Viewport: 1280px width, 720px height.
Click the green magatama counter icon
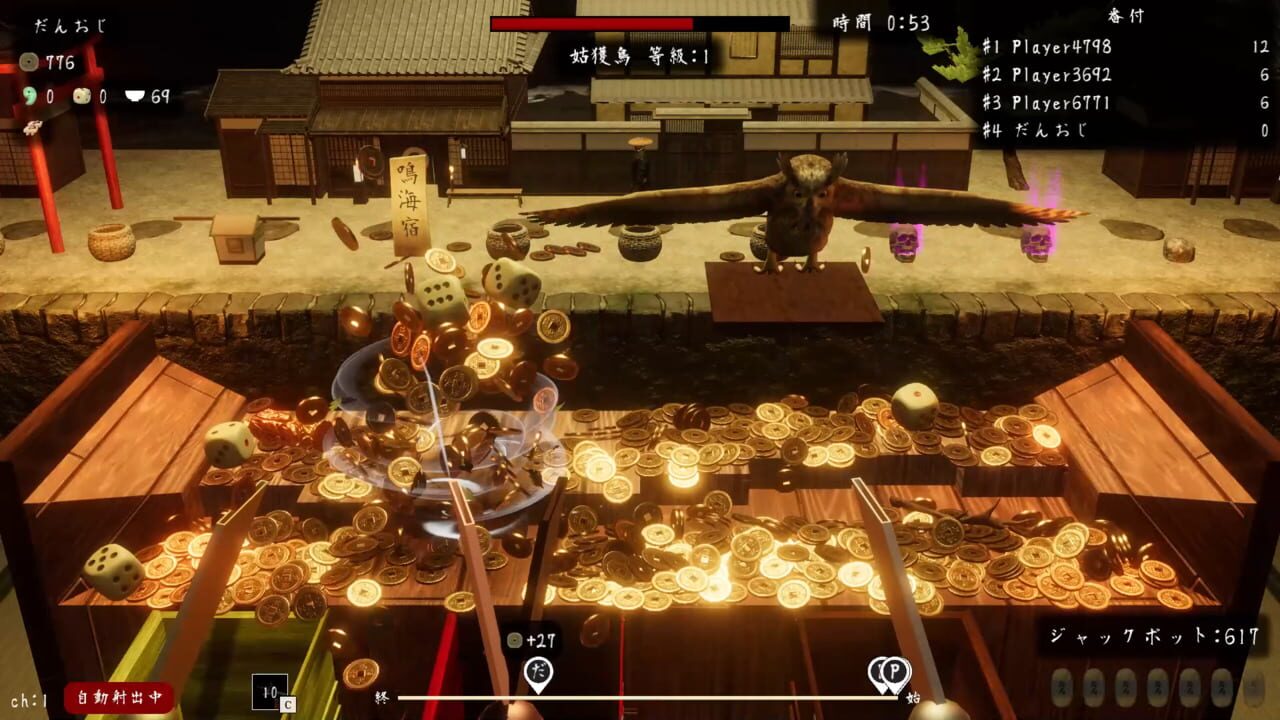coord(30,96)
